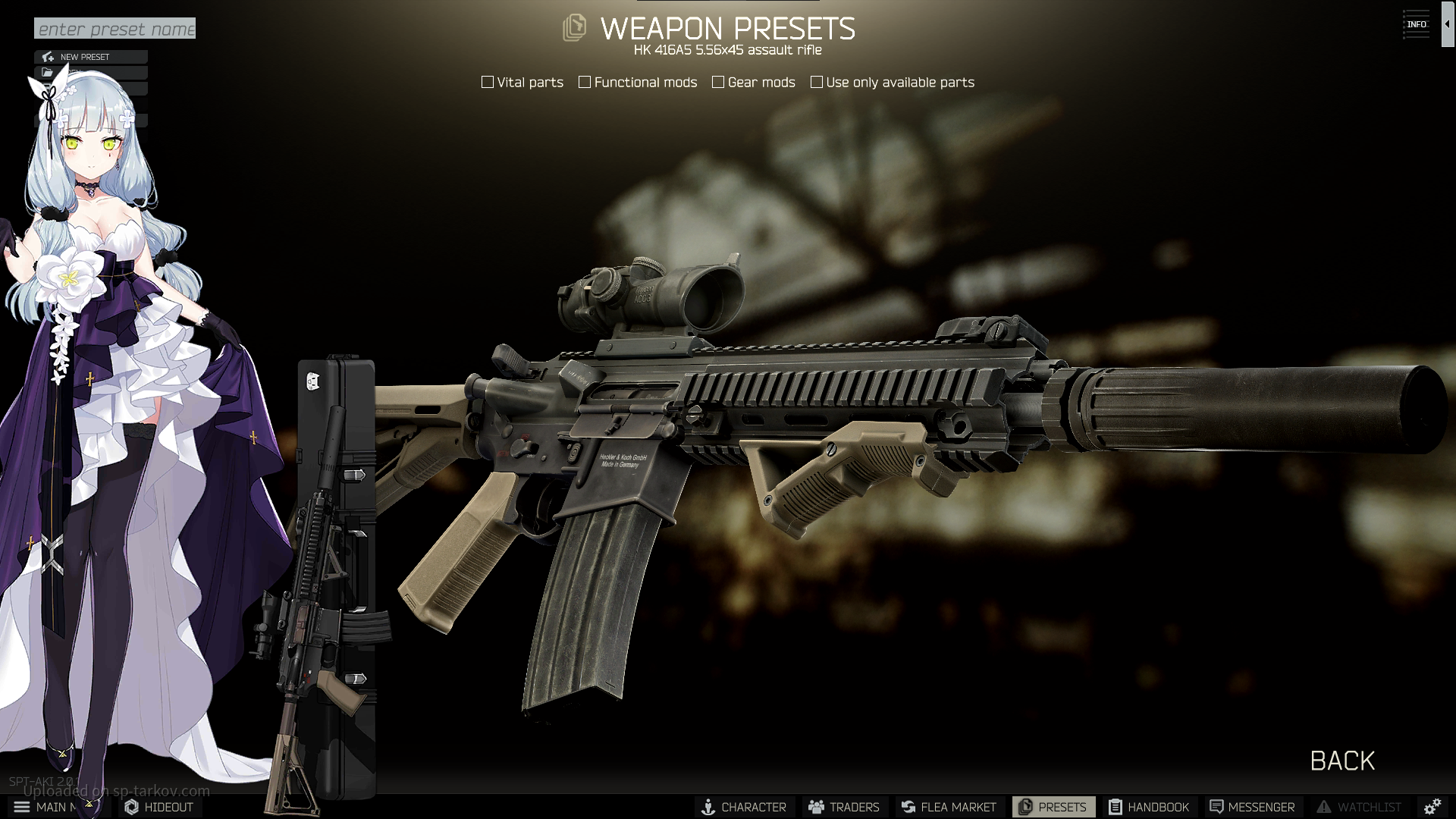Toggle the Vital parts checkbox

tap(488, 82)
